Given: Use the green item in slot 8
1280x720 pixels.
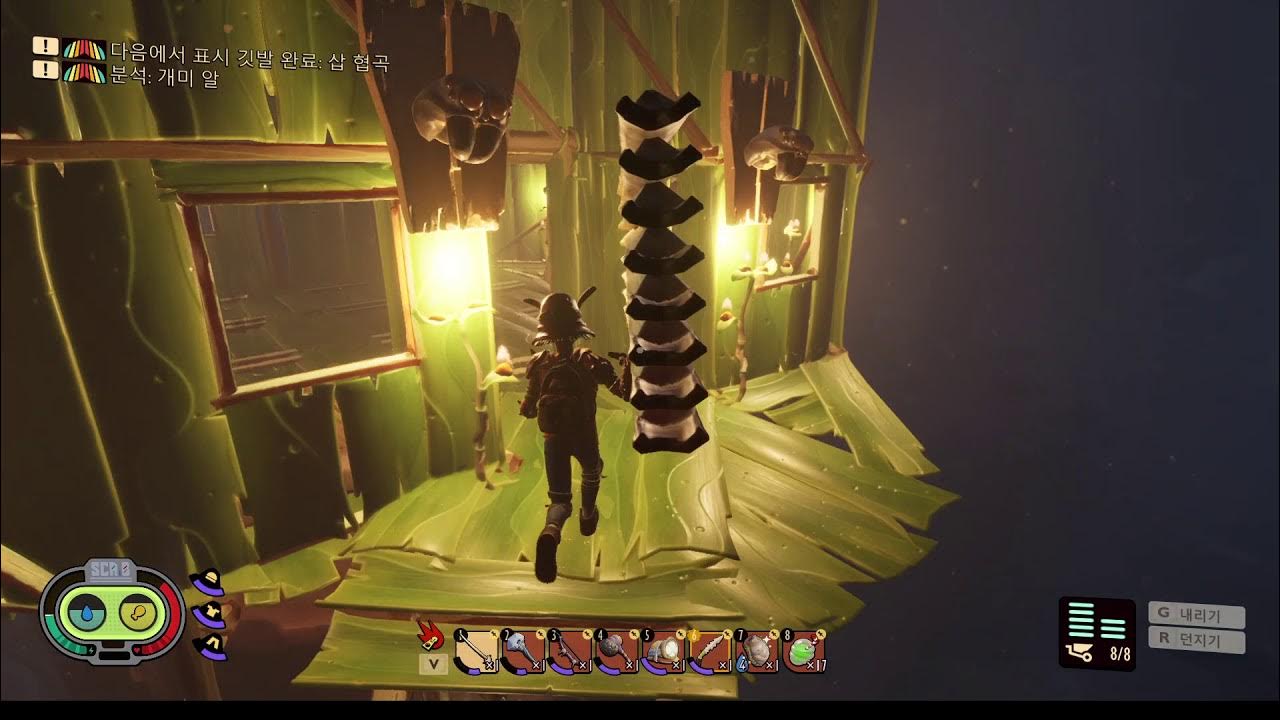Looking at the screenshot, I should pyautogui.click(x=803, y=652).
